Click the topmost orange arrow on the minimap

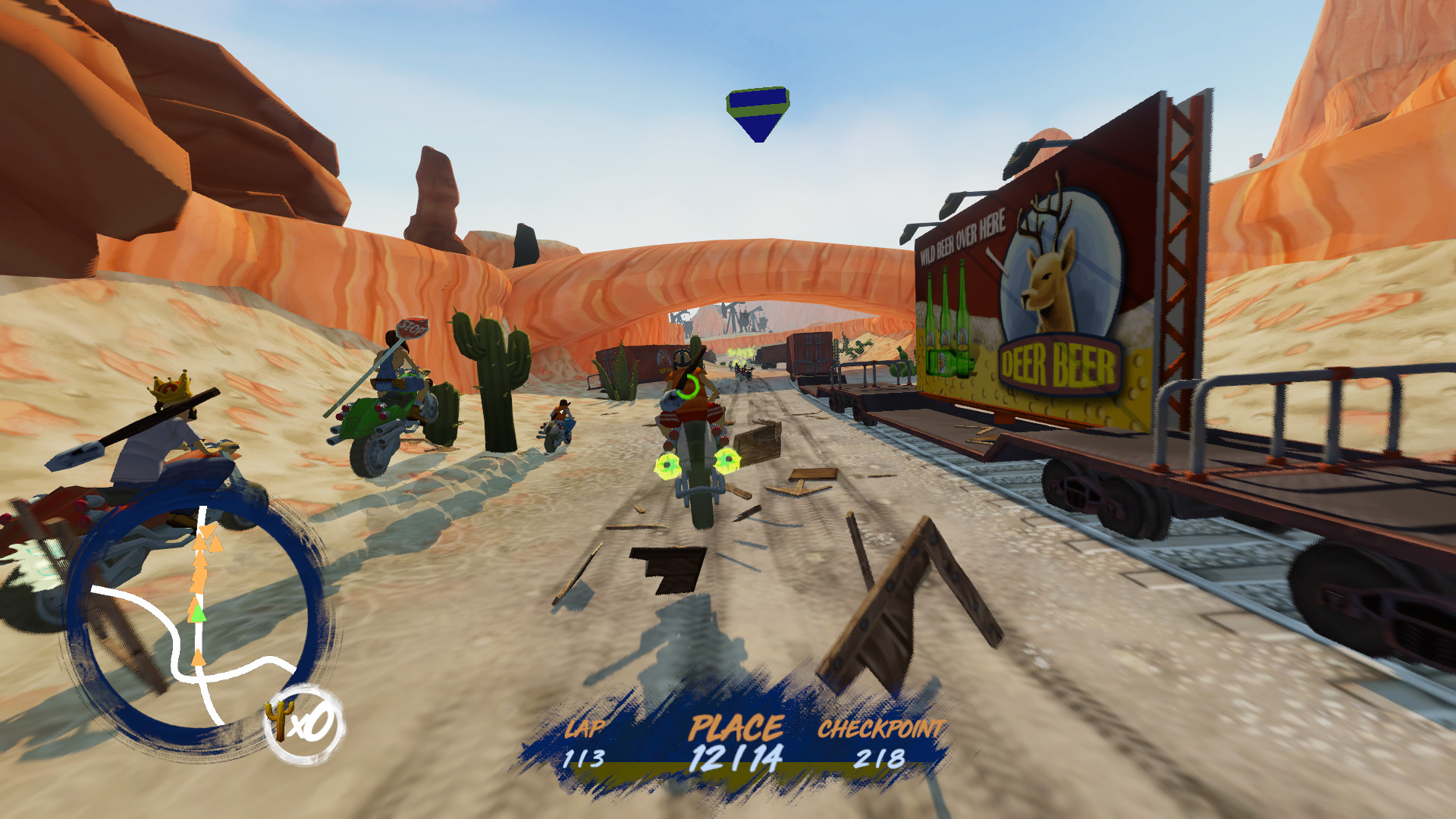(x=207, y=529)
